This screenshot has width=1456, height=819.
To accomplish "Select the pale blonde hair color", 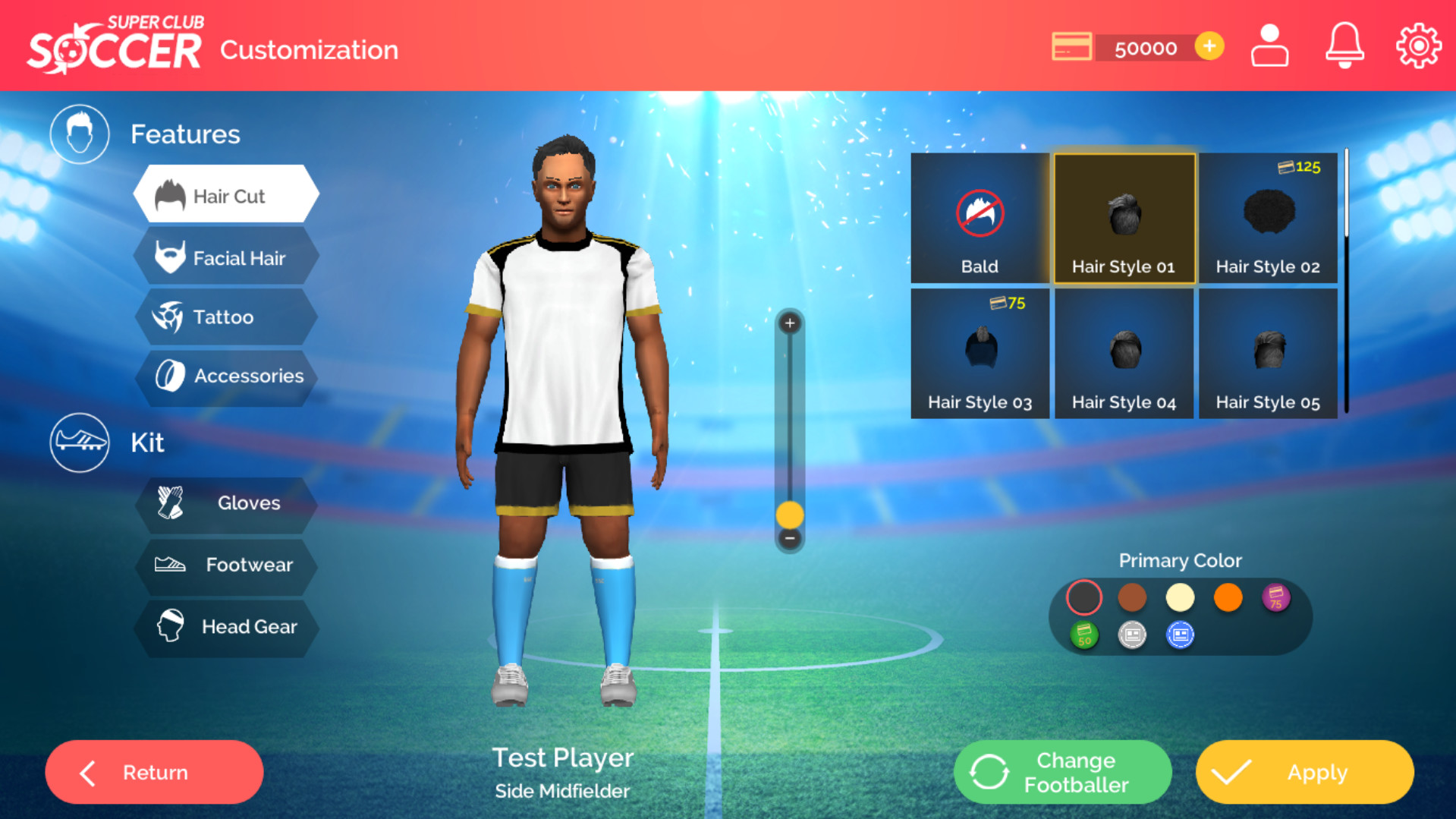I will click(1180, 597).
